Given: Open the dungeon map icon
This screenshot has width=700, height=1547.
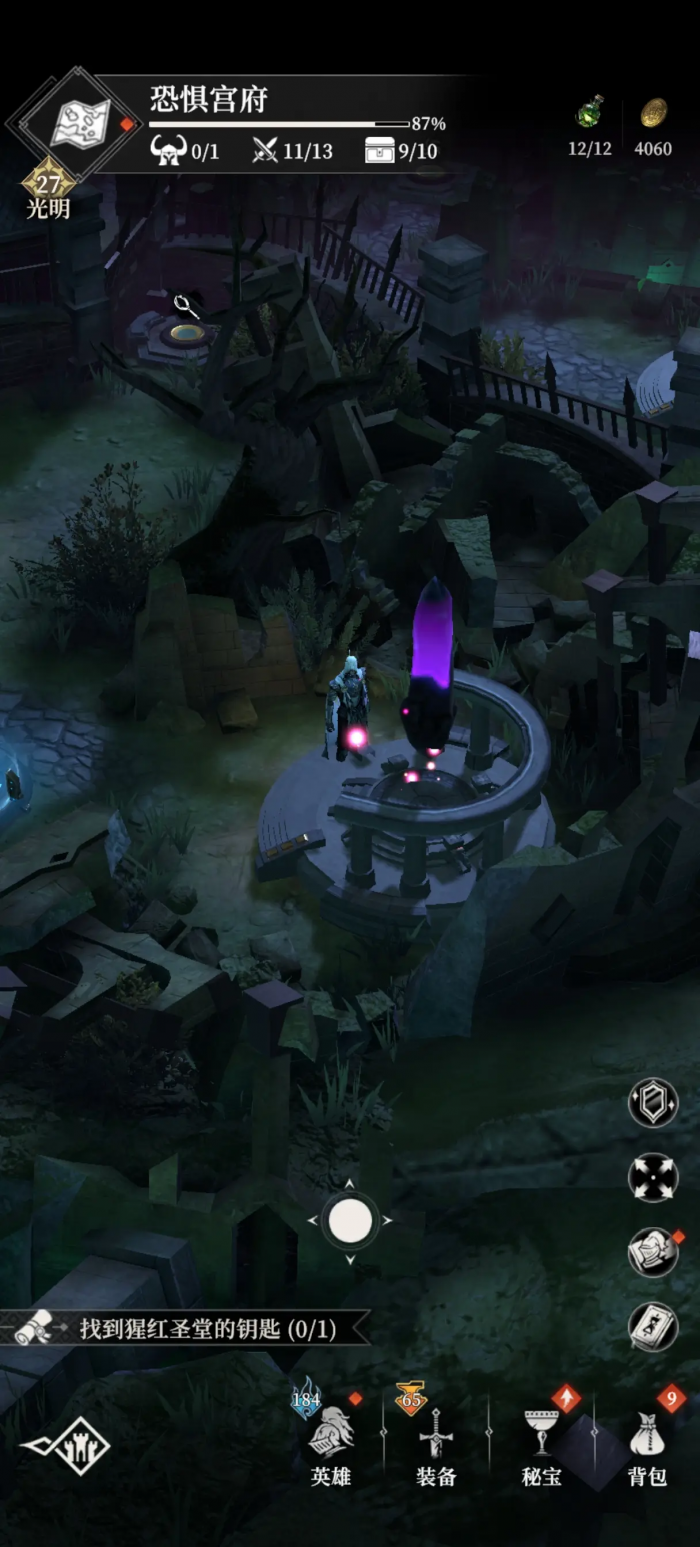Looking at the screenshot, I should [72, 124].
